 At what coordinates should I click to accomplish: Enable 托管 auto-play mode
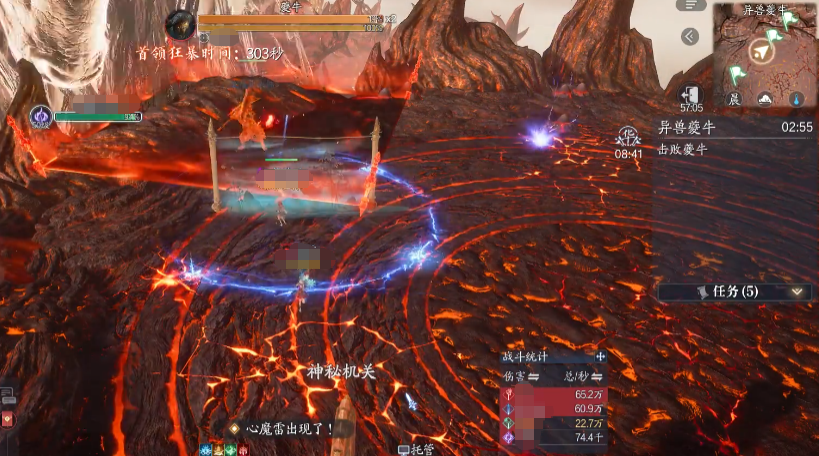[x=416, y=449]
